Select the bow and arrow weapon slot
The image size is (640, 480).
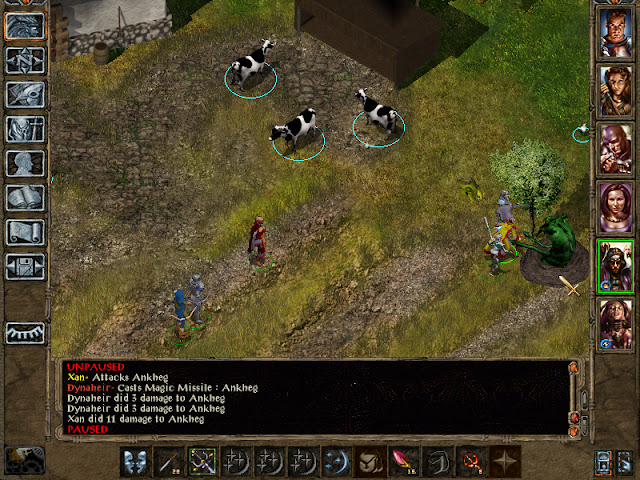203,461
